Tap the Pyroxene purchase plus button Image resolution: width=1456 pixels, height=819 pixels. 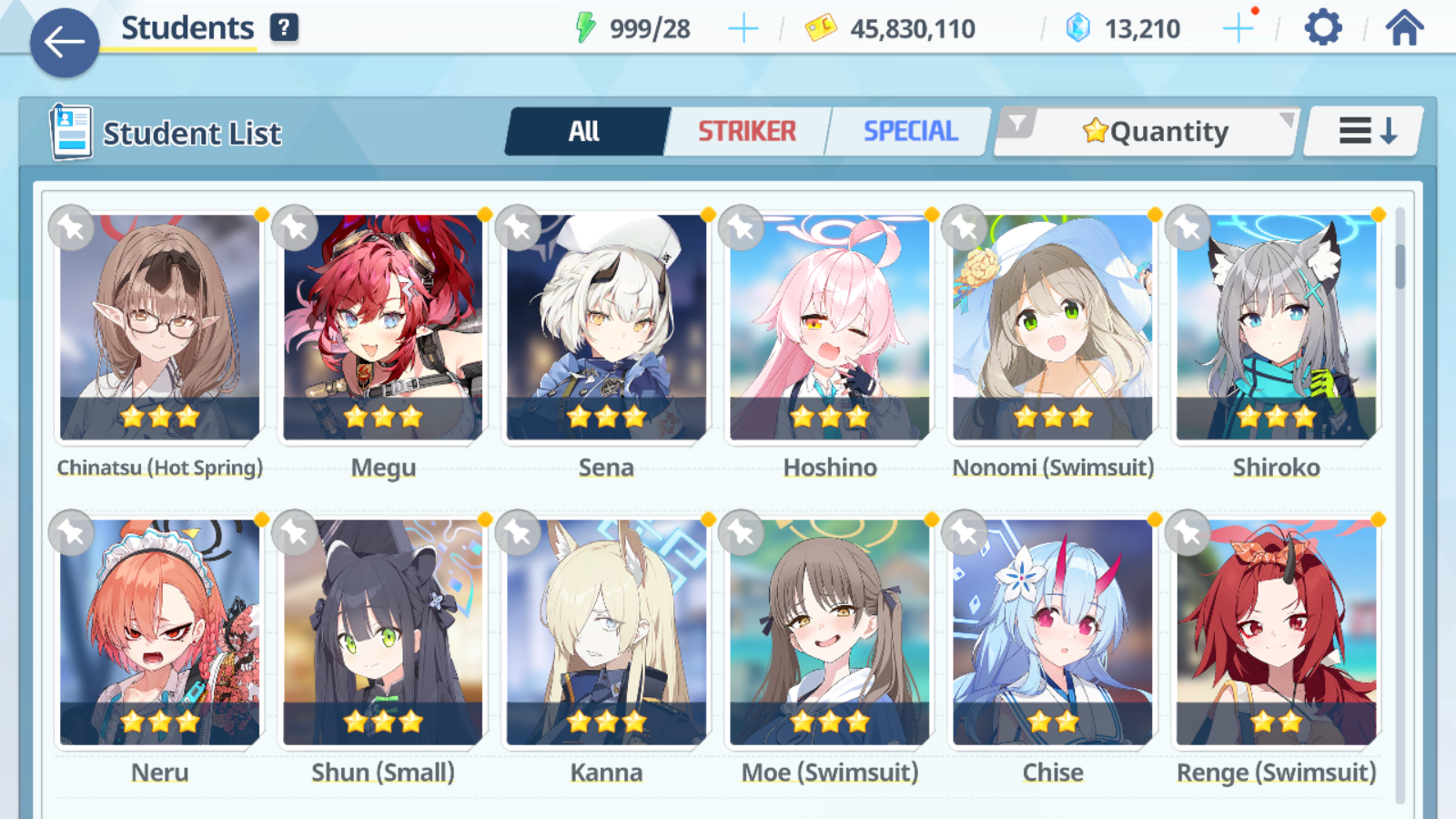click(1238, 27)
